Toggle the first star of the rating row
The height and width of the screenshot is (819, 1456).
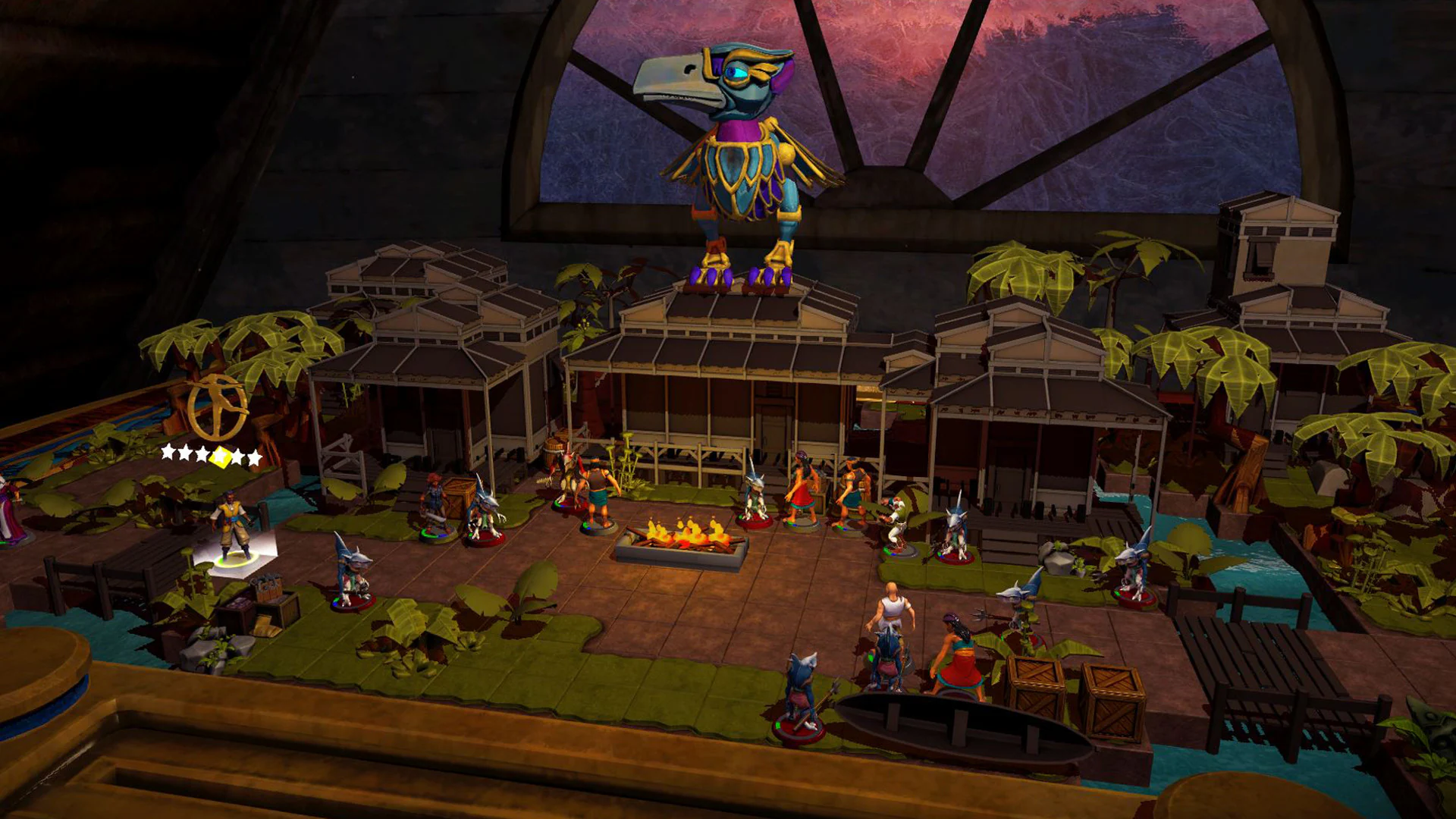pyautogui.click(x=168, y=455)
